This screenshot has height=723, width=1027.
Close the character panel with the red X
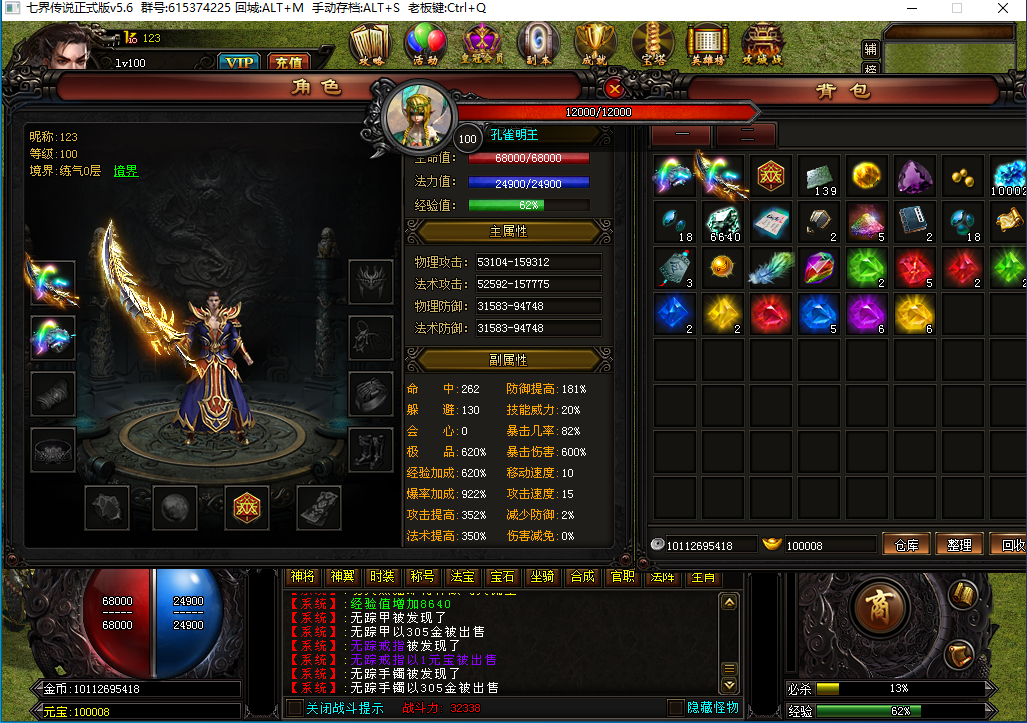(x=615, y=88)
